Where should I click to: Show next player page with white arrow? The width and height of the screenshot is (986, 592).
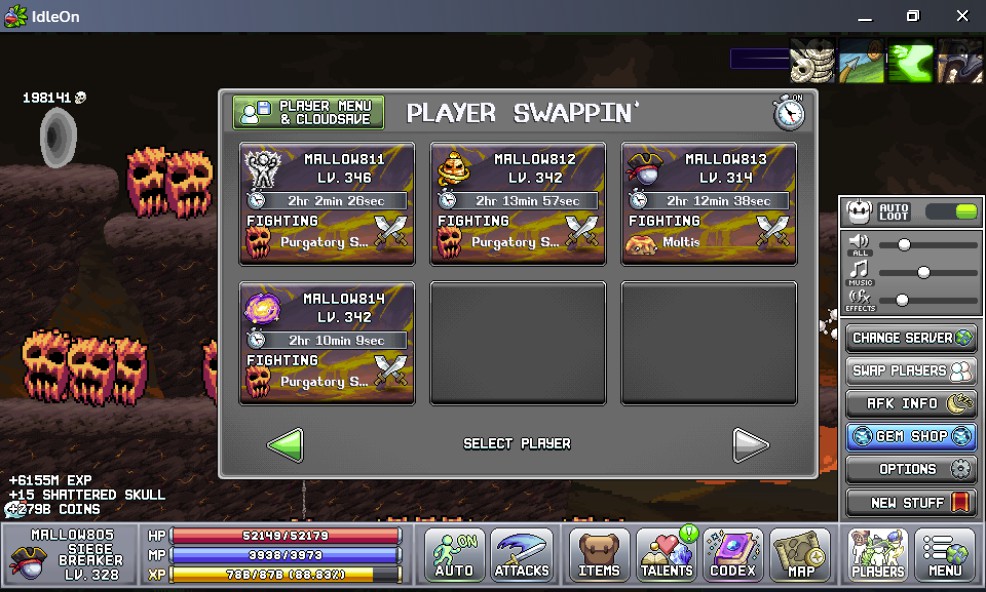pos(750,444)
